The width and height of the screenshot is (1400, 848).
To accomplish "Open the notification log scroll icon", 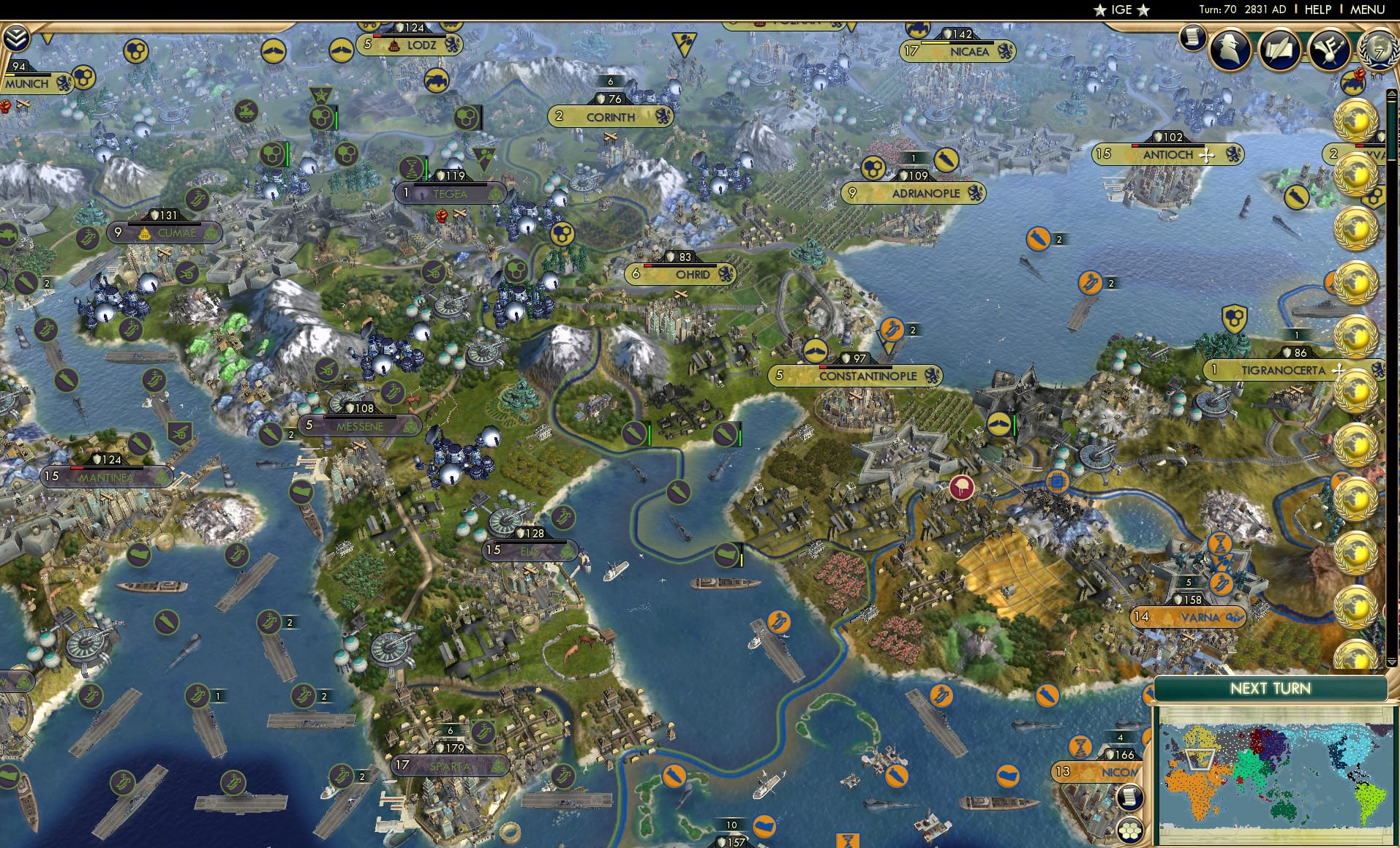I will 1194,38.
